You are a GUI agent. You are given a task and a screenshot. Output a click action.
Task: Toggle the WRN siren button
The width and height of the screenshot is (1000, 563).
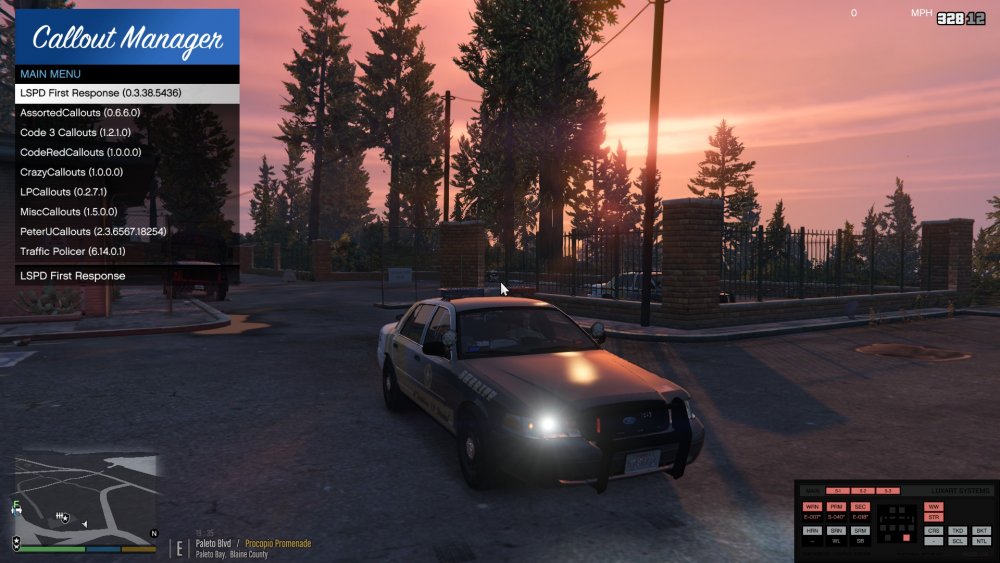(812, 507)
